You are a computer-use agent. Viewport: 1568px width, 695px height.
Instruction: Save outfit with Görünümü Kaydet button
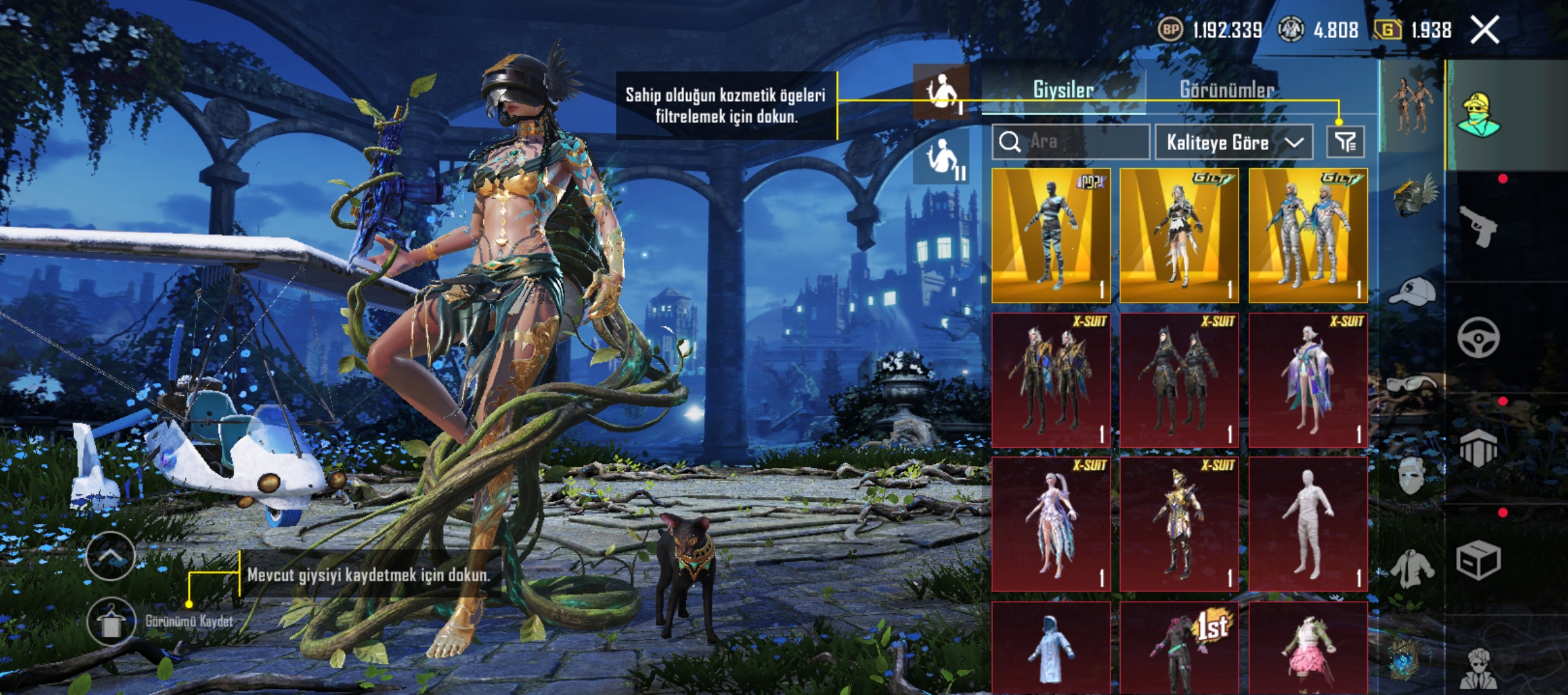tap(111, 622)
